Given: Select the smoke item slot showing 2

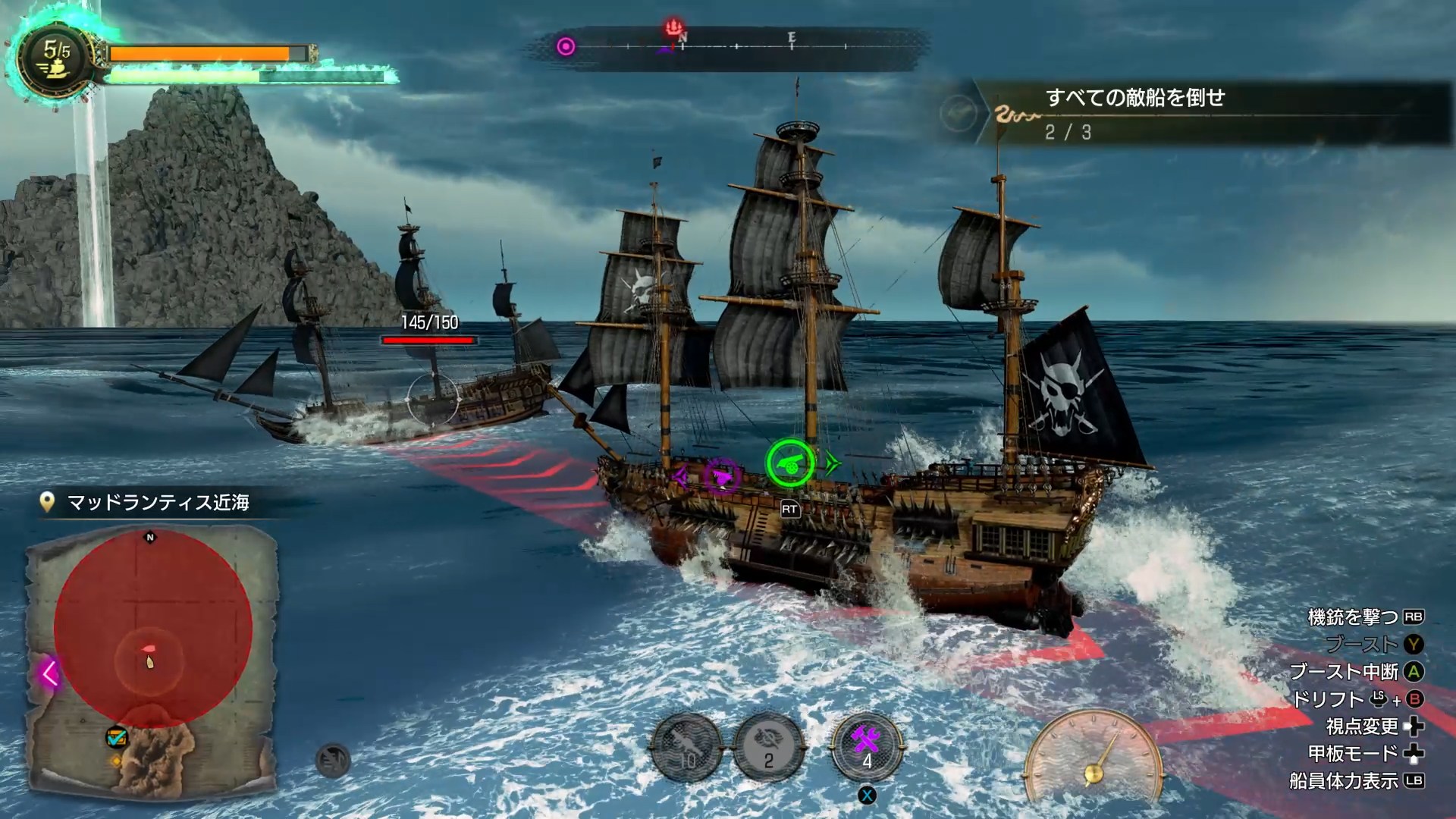Looking at the screenshot, I should [769, 748].
